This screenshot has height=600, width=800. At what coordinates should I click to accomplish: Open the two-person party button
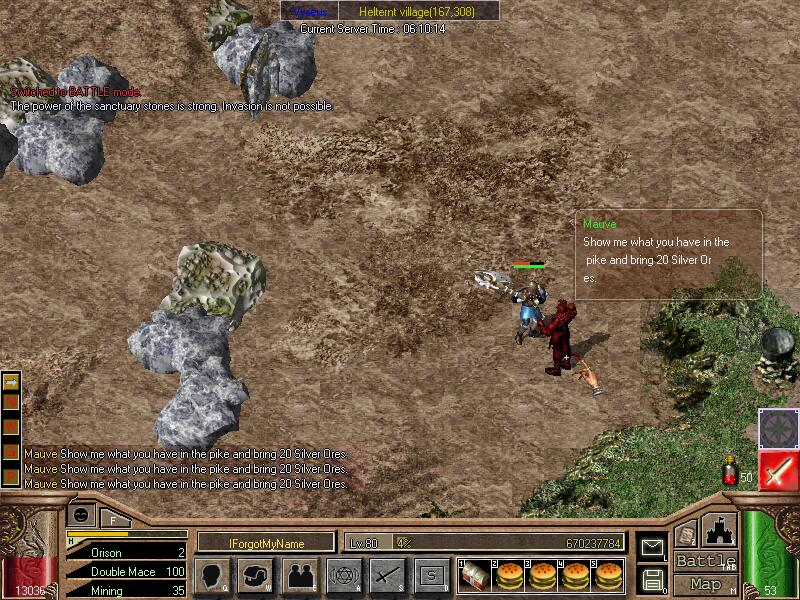[x=299, y=575]
